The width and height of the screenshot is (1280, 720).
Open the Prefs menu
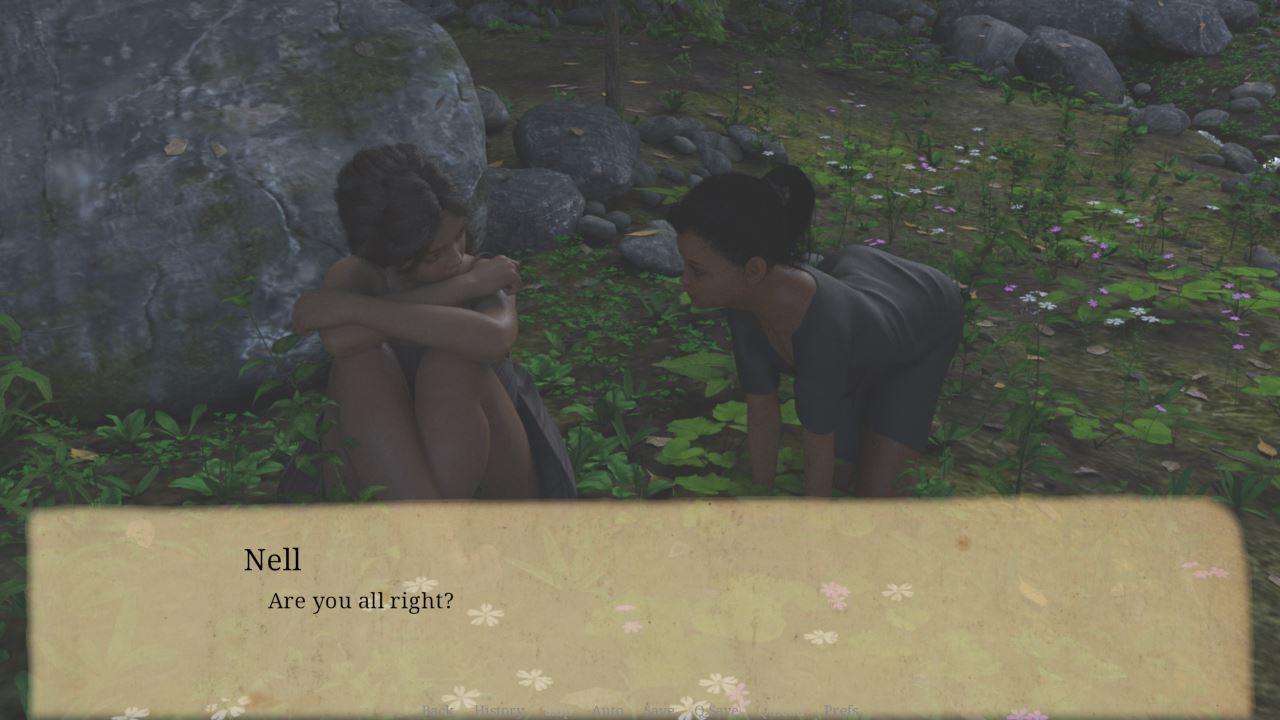tap(841, 710)
